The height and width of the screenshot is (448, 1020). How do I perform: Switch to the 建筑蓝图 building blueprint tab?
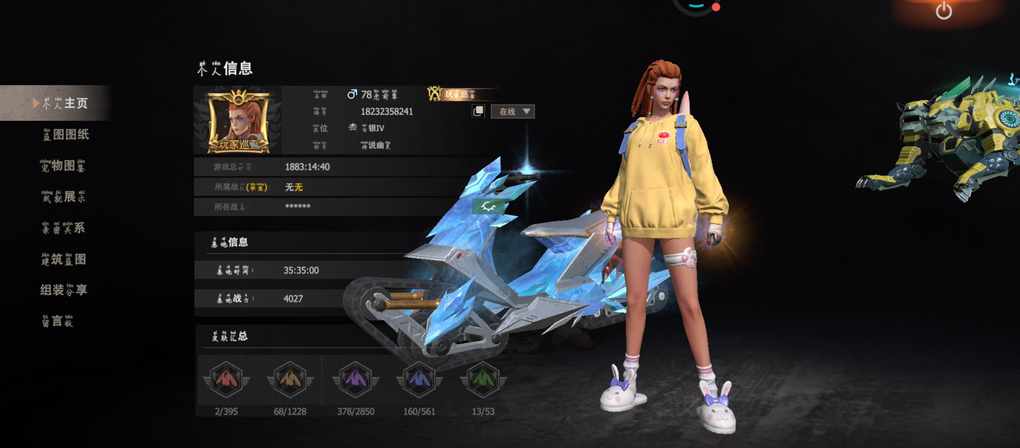[x=62, y=259]
